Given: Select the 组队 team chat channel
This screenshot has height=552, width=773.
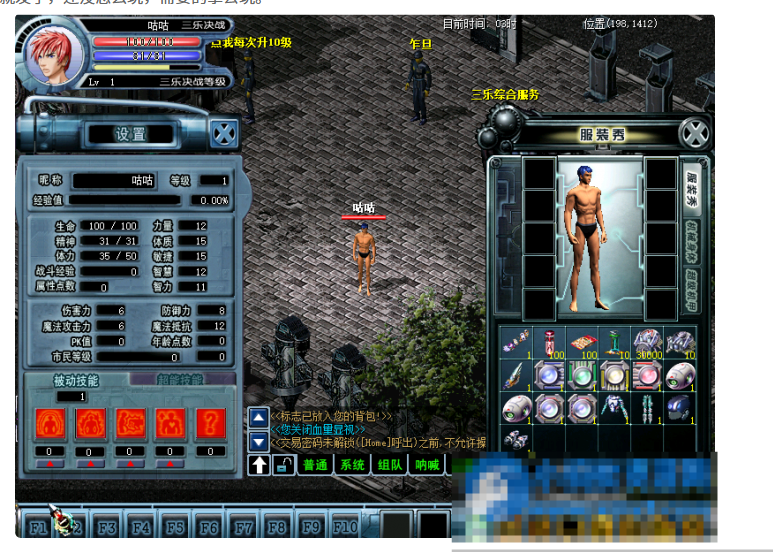Looking at the screenshot, I should (390, 465).
